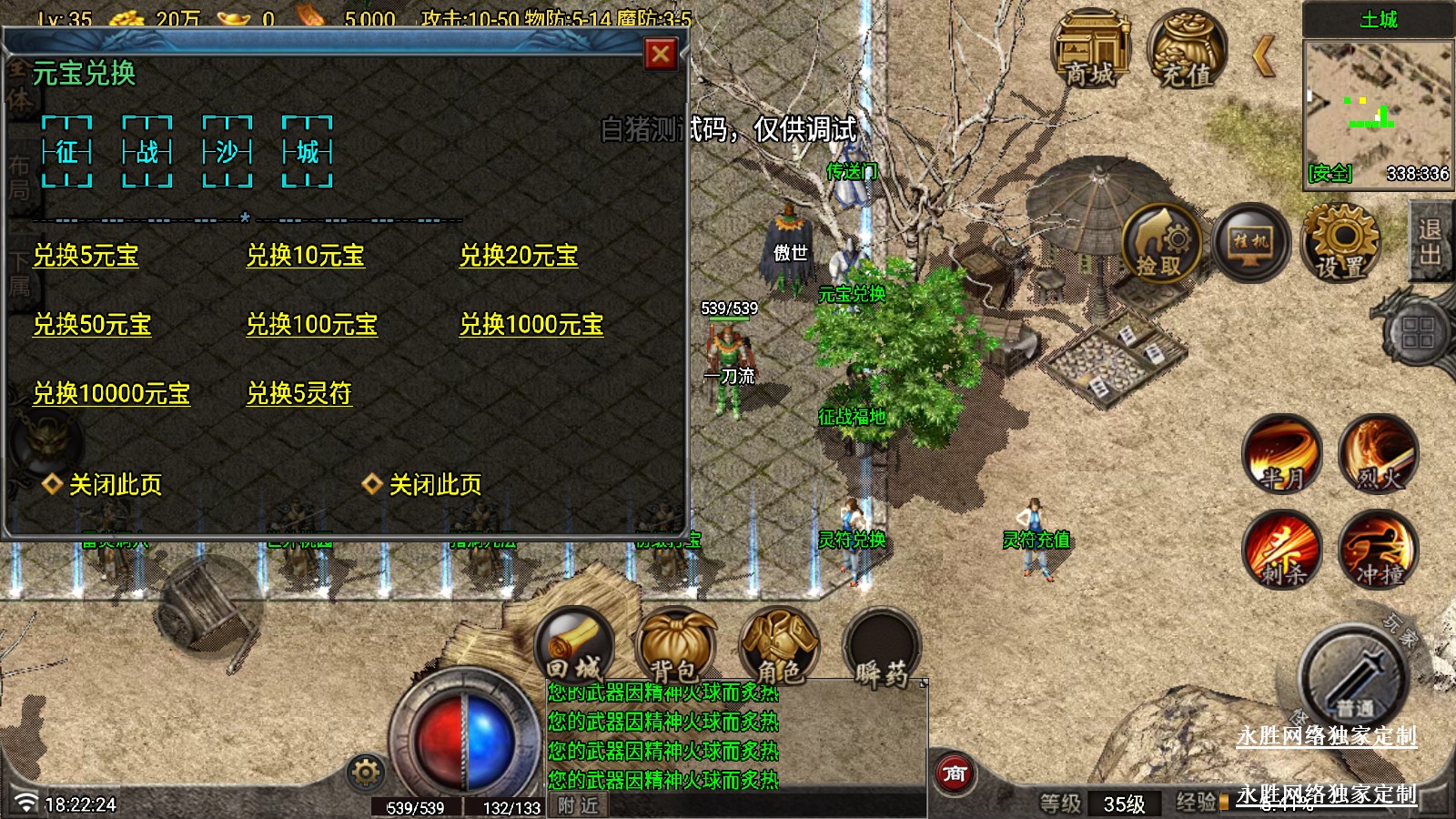The width and height of the screenshot is (1456, 819).
Task: Click the 退出 exit button
Action: tap(1431, 242)
